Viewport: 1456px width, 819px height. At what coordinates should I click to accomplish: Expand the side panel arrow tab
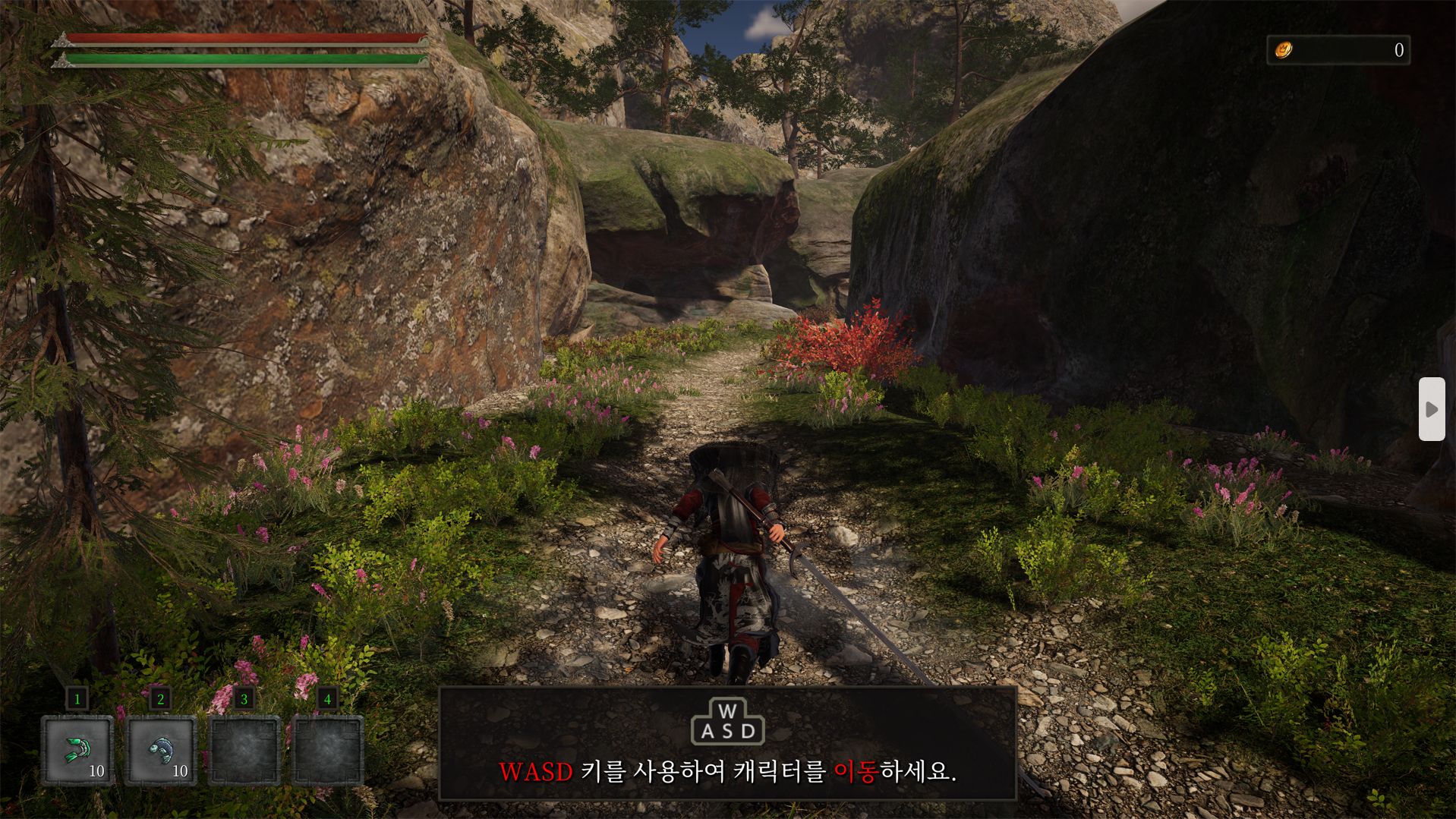tap(1432, 409)
